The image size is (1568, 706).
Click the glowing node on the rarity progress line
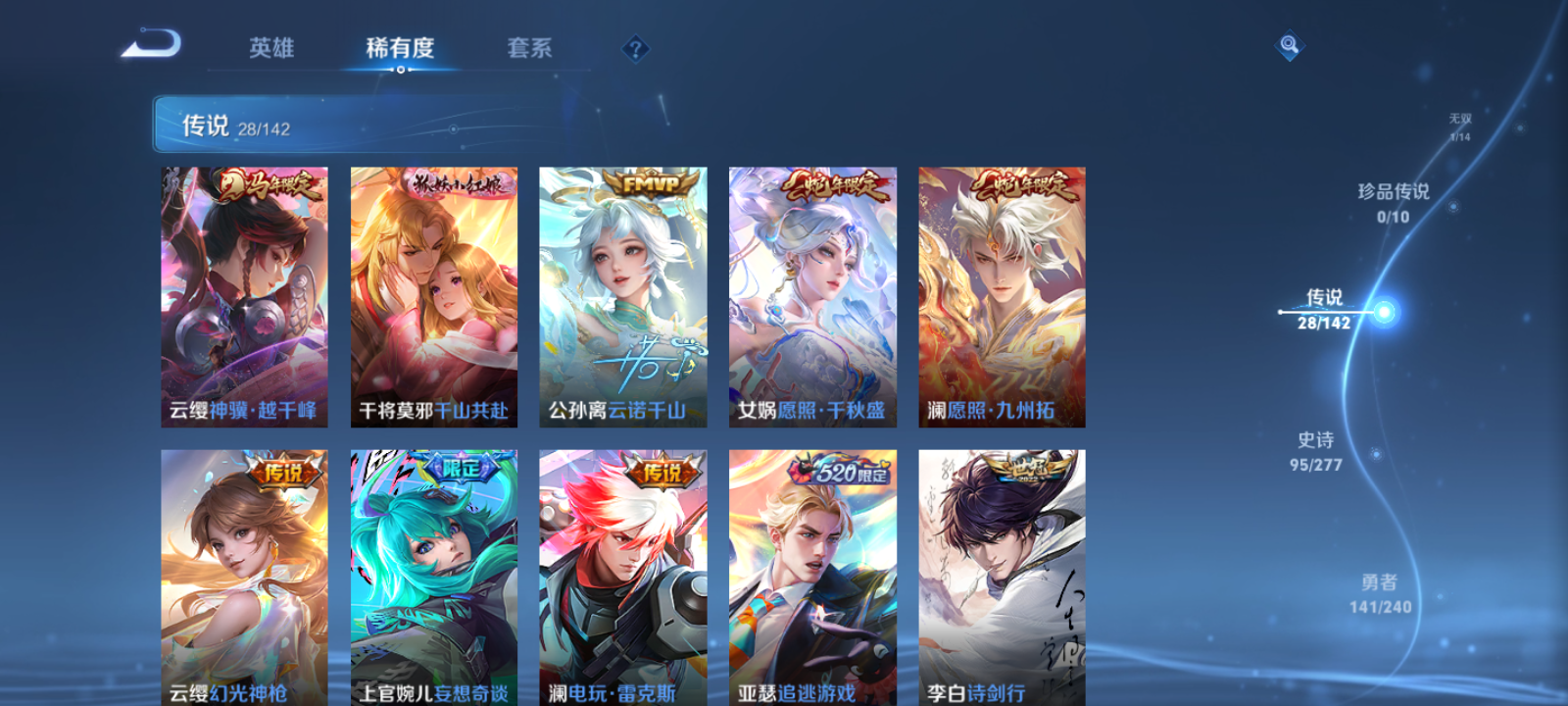tap(1380, 312)
